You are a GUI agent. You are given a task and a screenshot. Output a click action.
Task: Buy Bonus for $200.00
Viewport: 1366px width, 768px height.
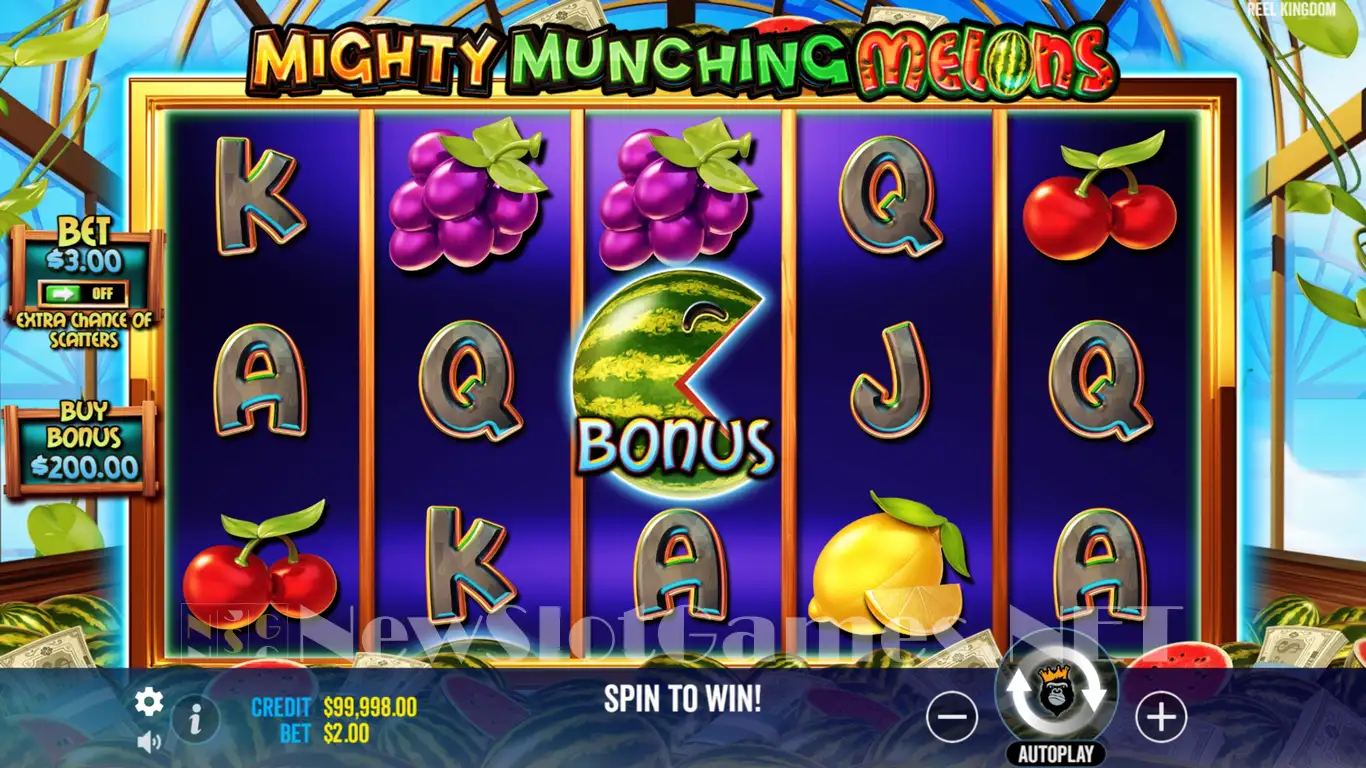(84, 451)
